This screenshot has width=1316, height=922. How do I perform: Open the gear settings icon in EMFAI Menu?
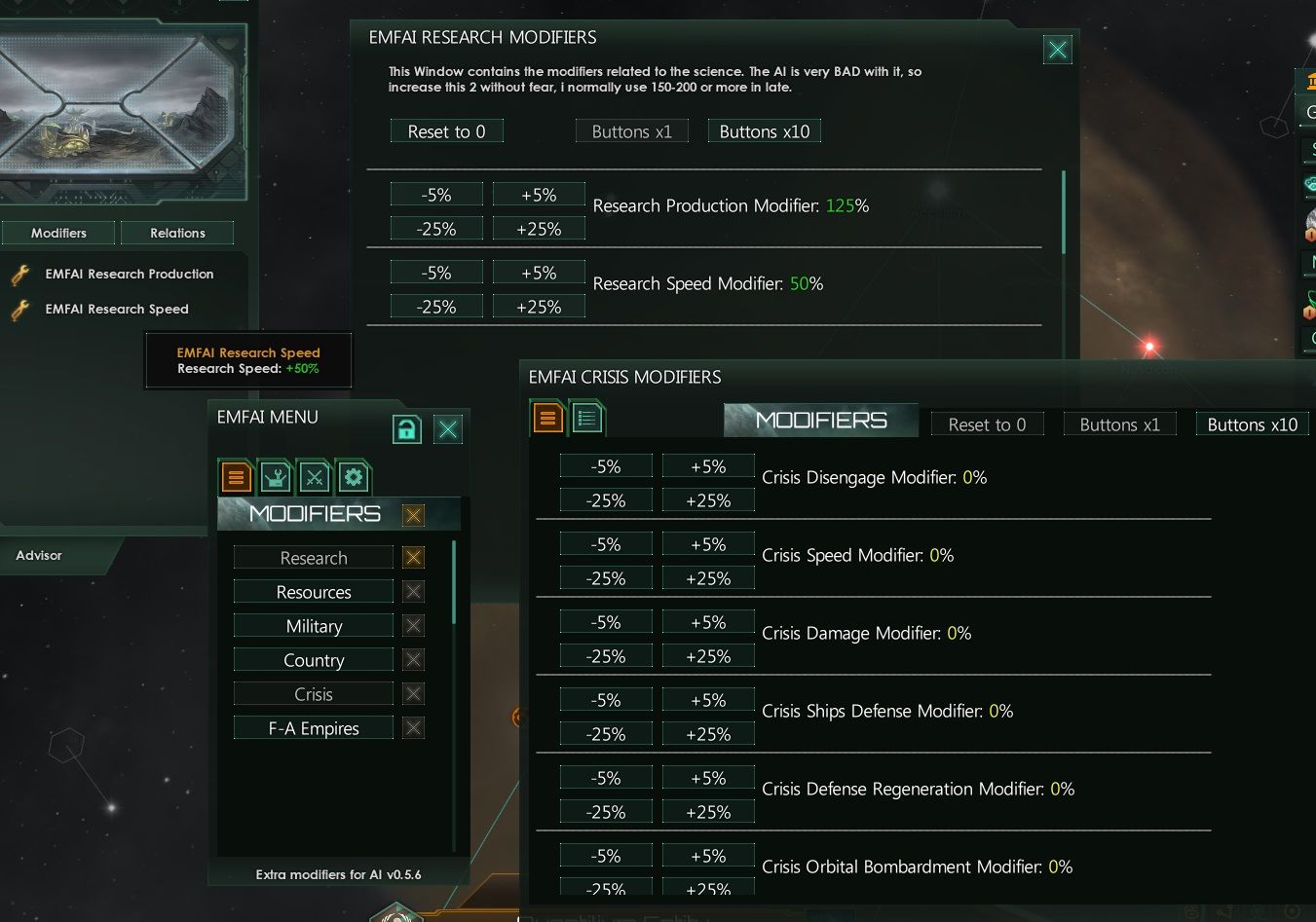[354, 477]
